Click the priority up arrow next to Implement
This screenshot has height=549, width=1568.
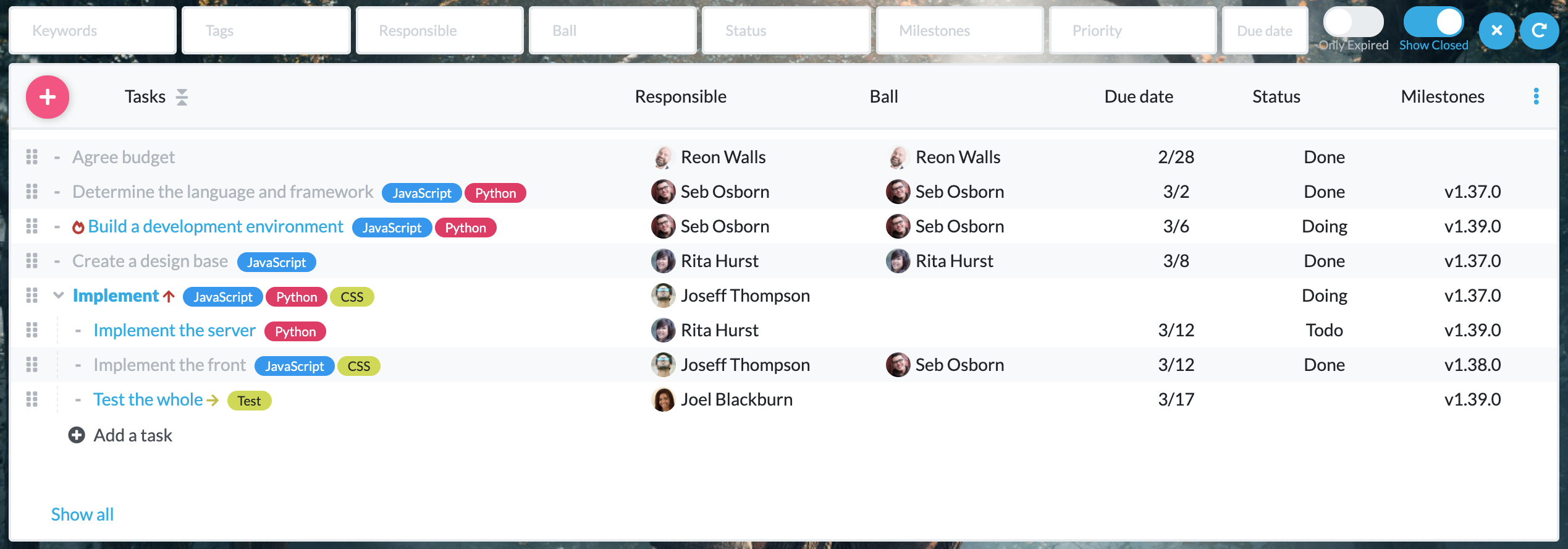[x=169, y=296]
